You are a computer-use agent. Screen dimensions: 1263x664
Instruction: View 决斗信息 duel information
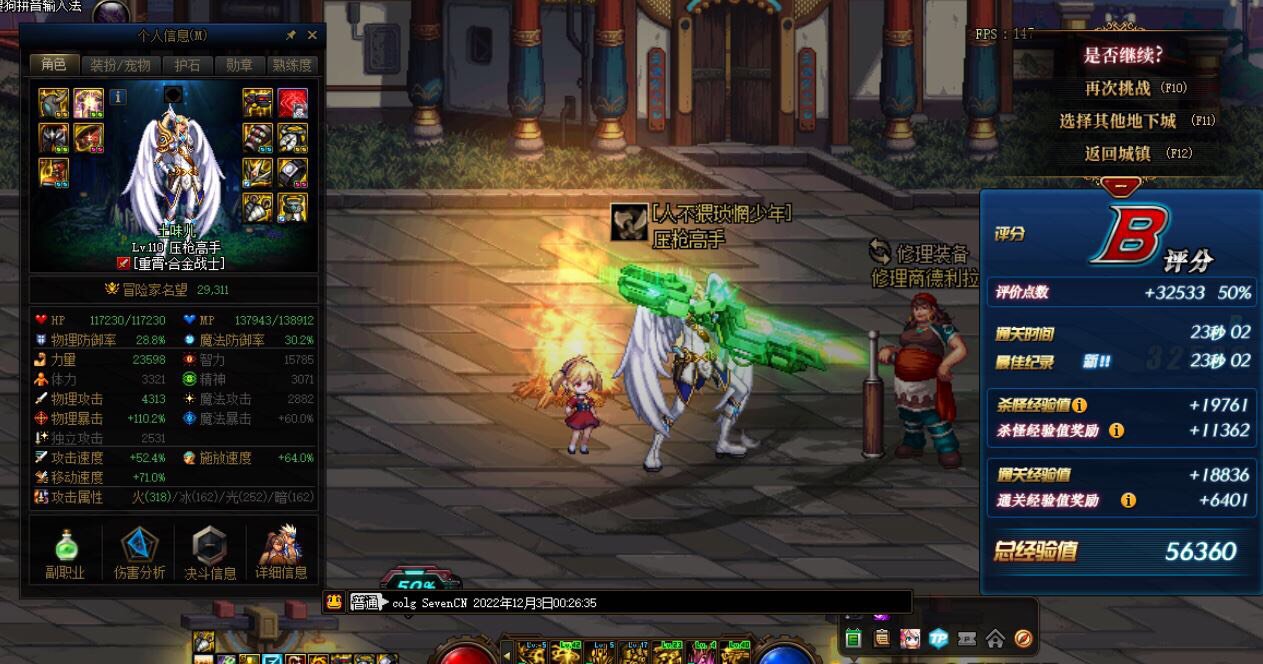coord(210,552)
